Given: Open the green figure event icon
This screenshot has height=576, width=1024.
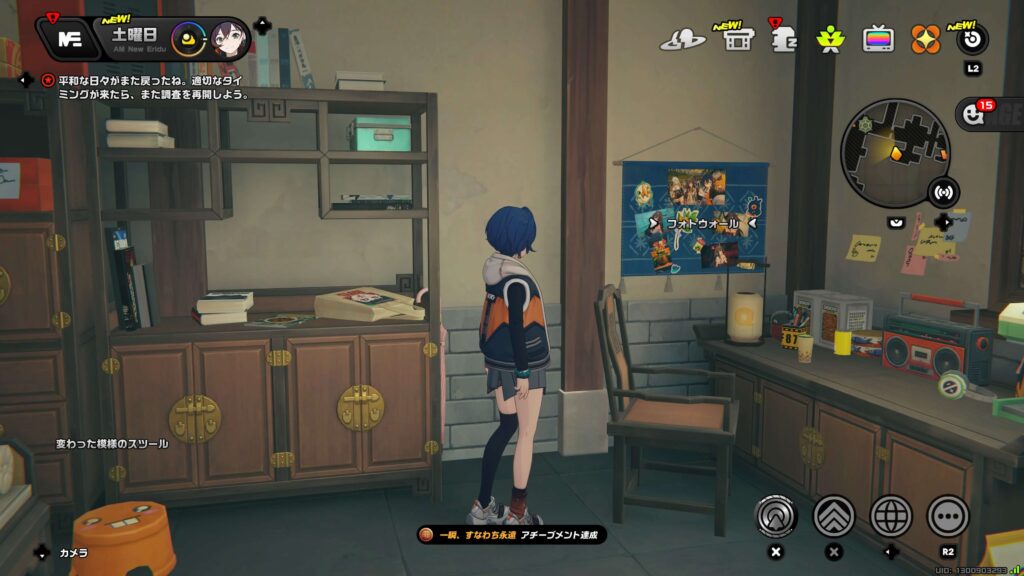Looking at the screenshot, I should 829,40.
